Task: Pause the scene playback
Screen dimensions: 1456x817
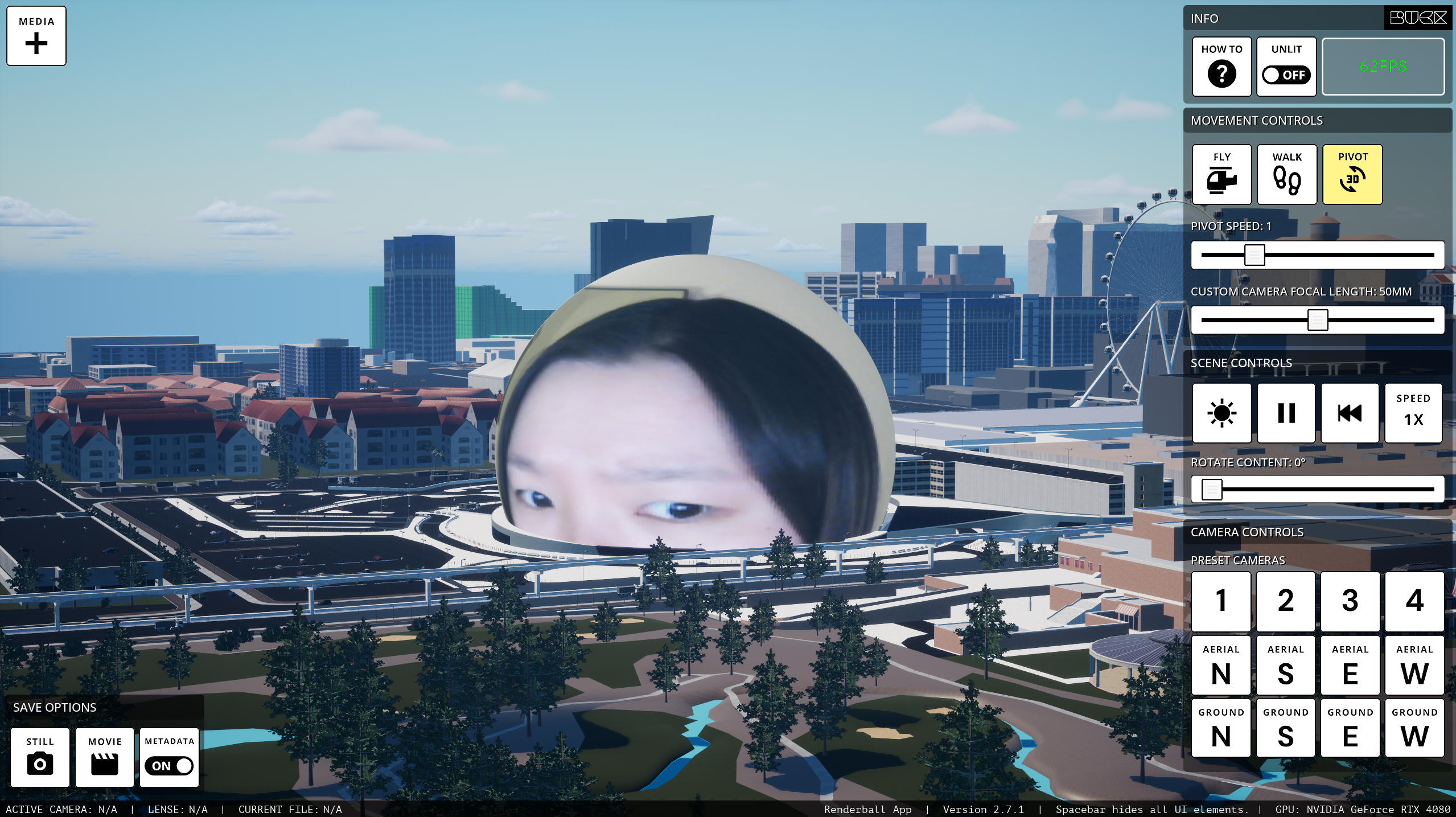Action: click(x=1286, y=413)
